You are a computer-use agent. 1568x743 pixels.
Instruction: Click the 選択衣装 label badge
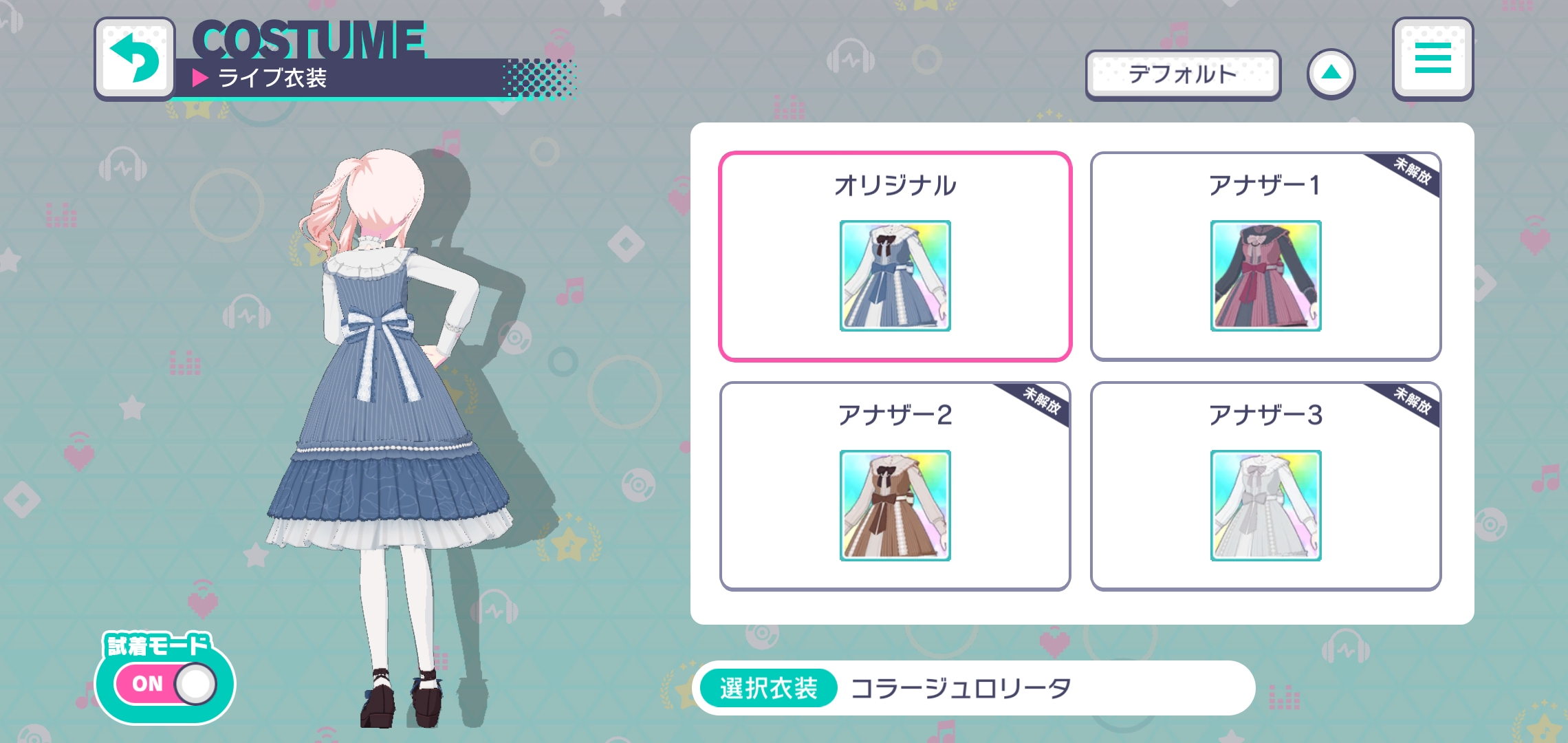click(766, 686)
